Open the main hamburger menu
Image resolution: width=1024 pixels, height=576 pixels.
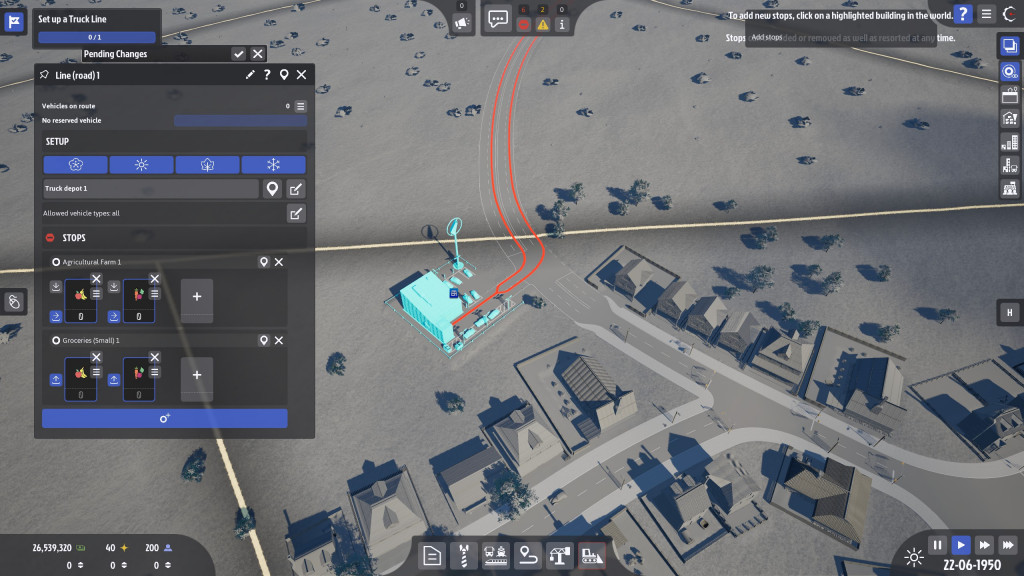coord(987,14)
